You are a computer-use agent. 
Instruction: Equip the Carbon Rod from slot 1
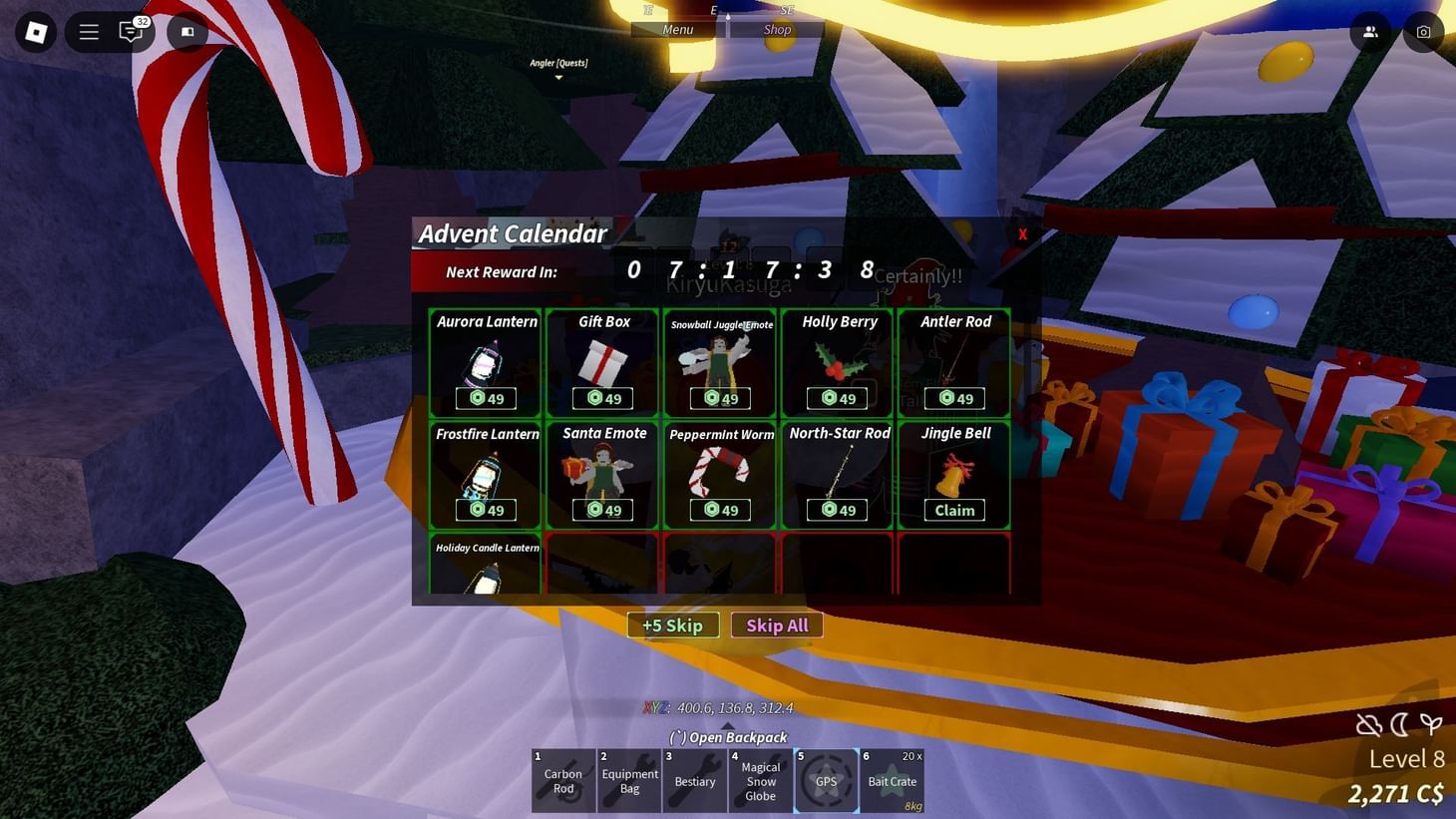point(562,779)
